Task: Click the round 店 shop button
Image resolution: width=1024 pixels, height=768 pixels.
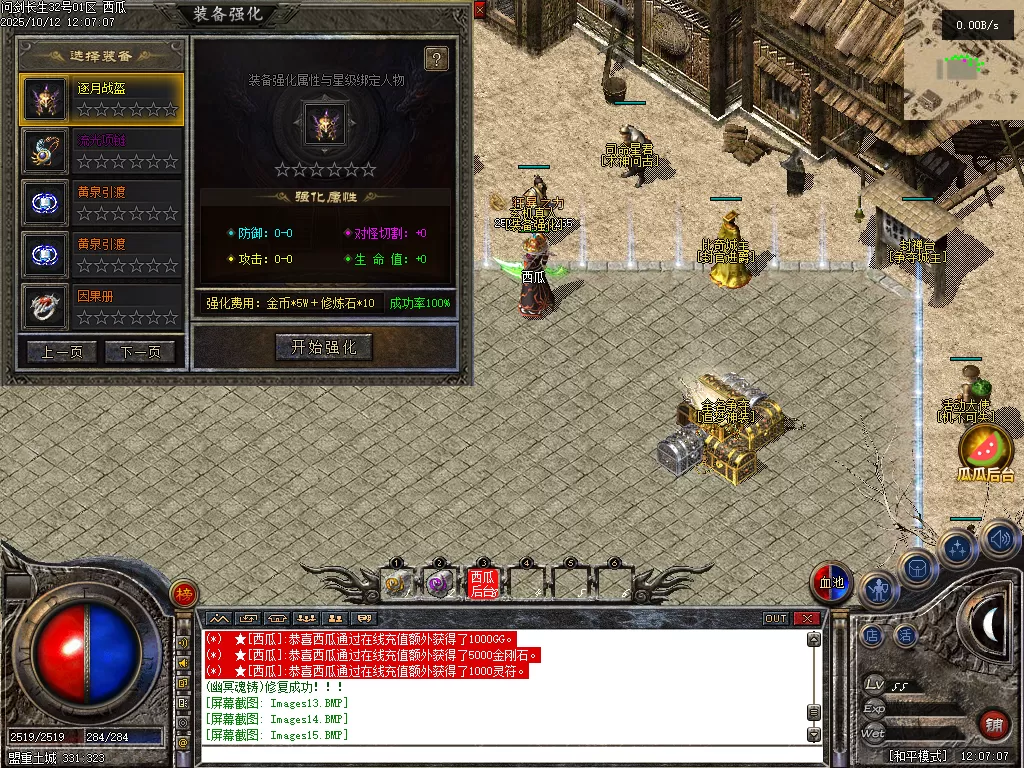Action: [x=872, y=634]
